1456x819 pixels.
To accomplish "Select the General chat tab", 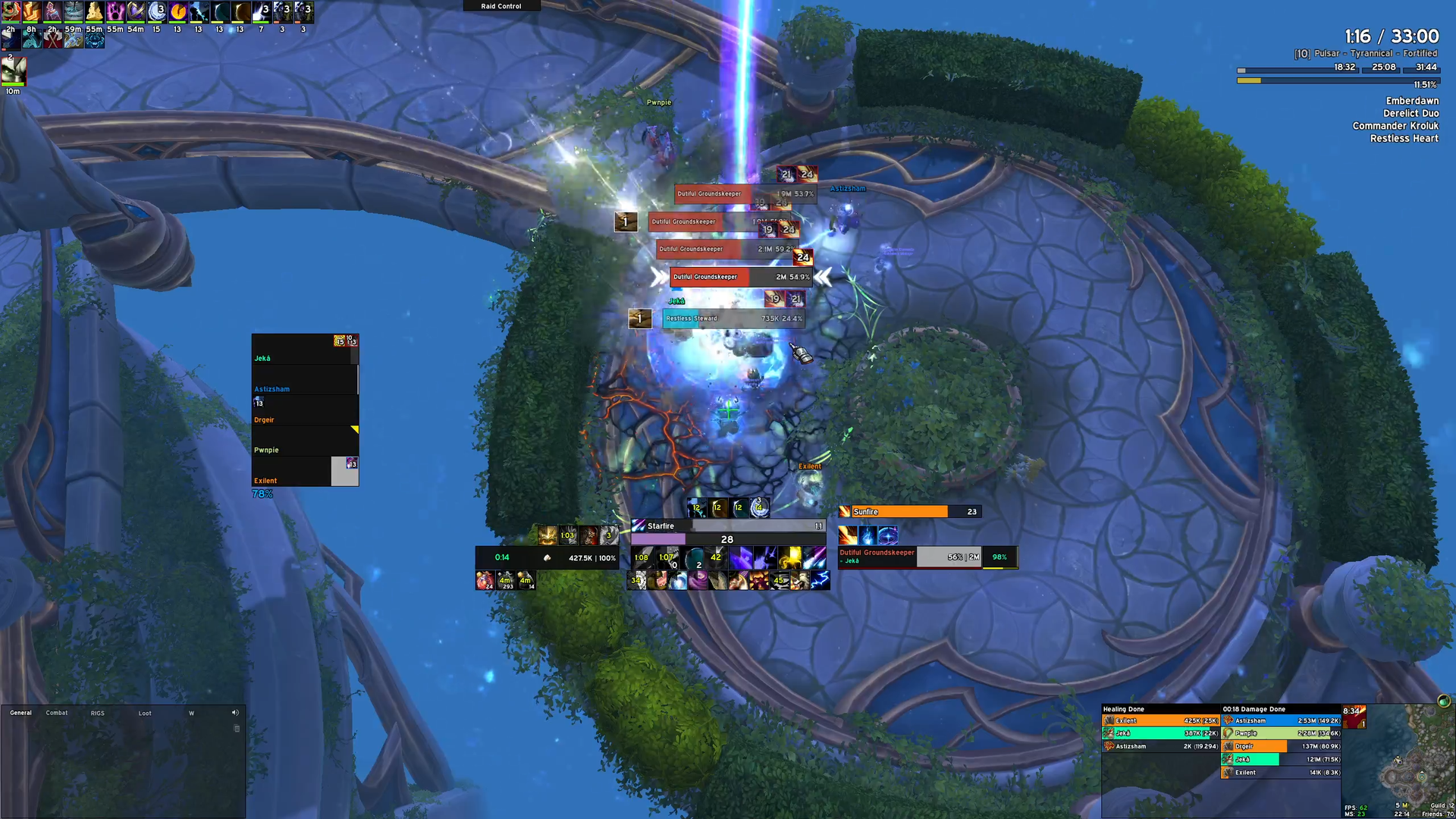I will (20, 713).
